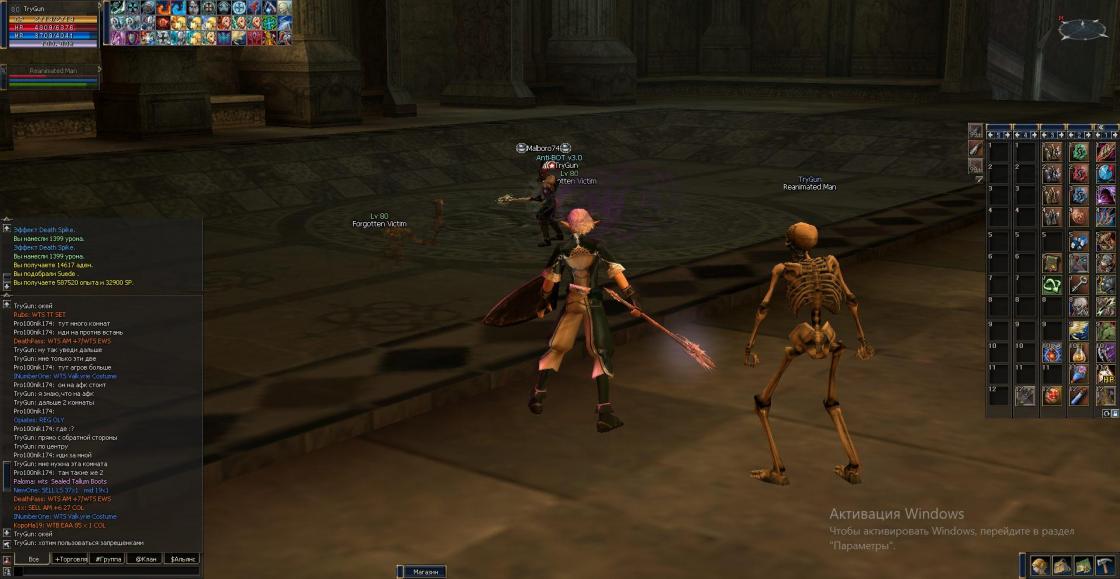Use the blue crystals hotbar item
The width and height of the screenshot is (1120, 579).
pos(1079,241)
